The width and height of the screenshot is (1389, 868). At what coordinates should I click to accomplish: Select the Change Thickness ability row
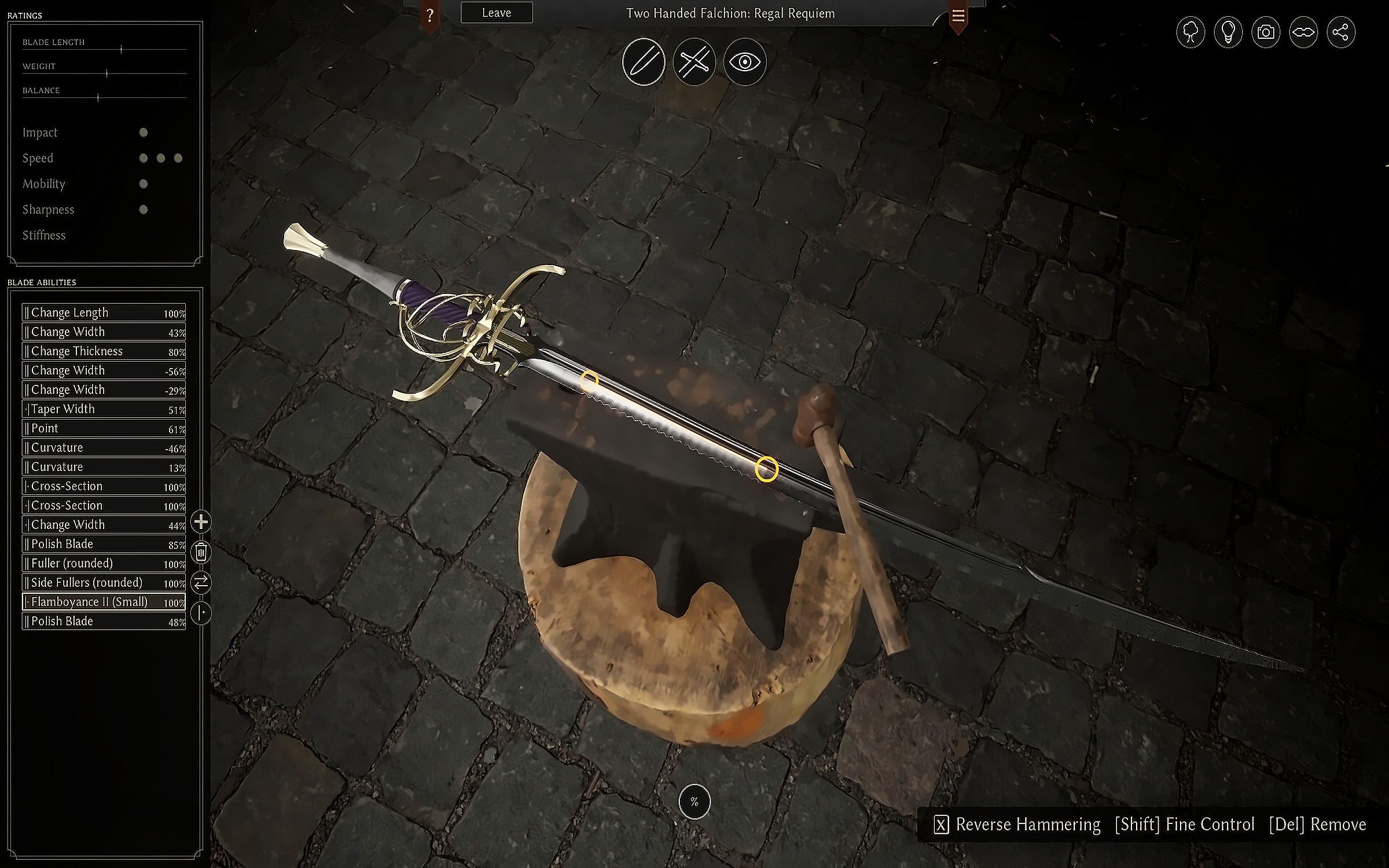tap(104, 351)
